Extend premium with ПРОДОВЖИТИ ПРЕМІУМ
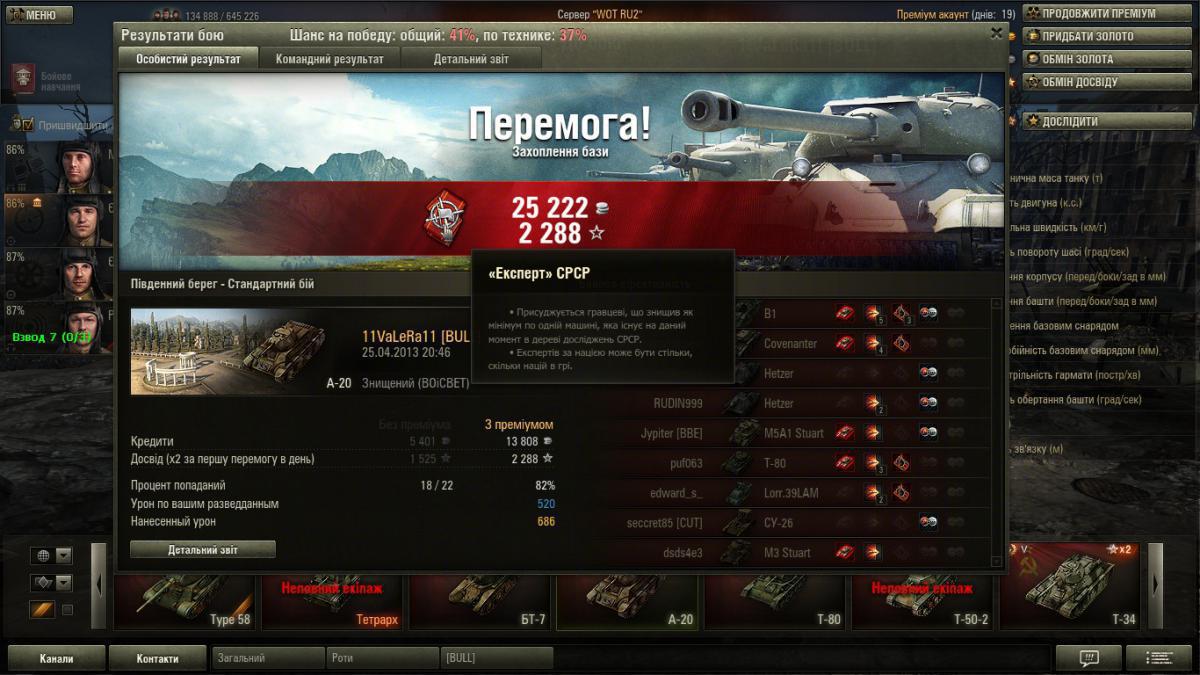 [1098, 14]
